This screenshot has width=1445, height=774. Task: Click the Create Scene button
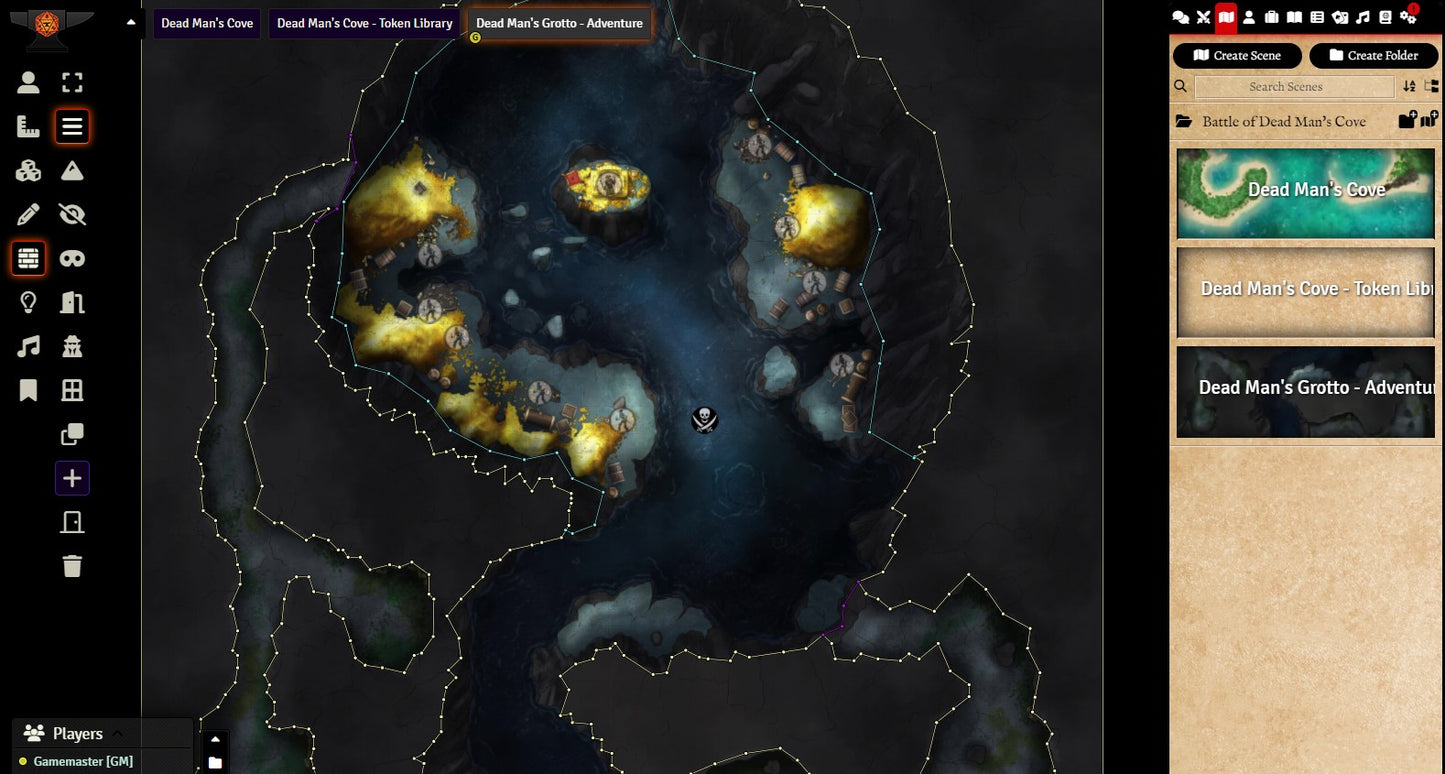(1237, 56)
